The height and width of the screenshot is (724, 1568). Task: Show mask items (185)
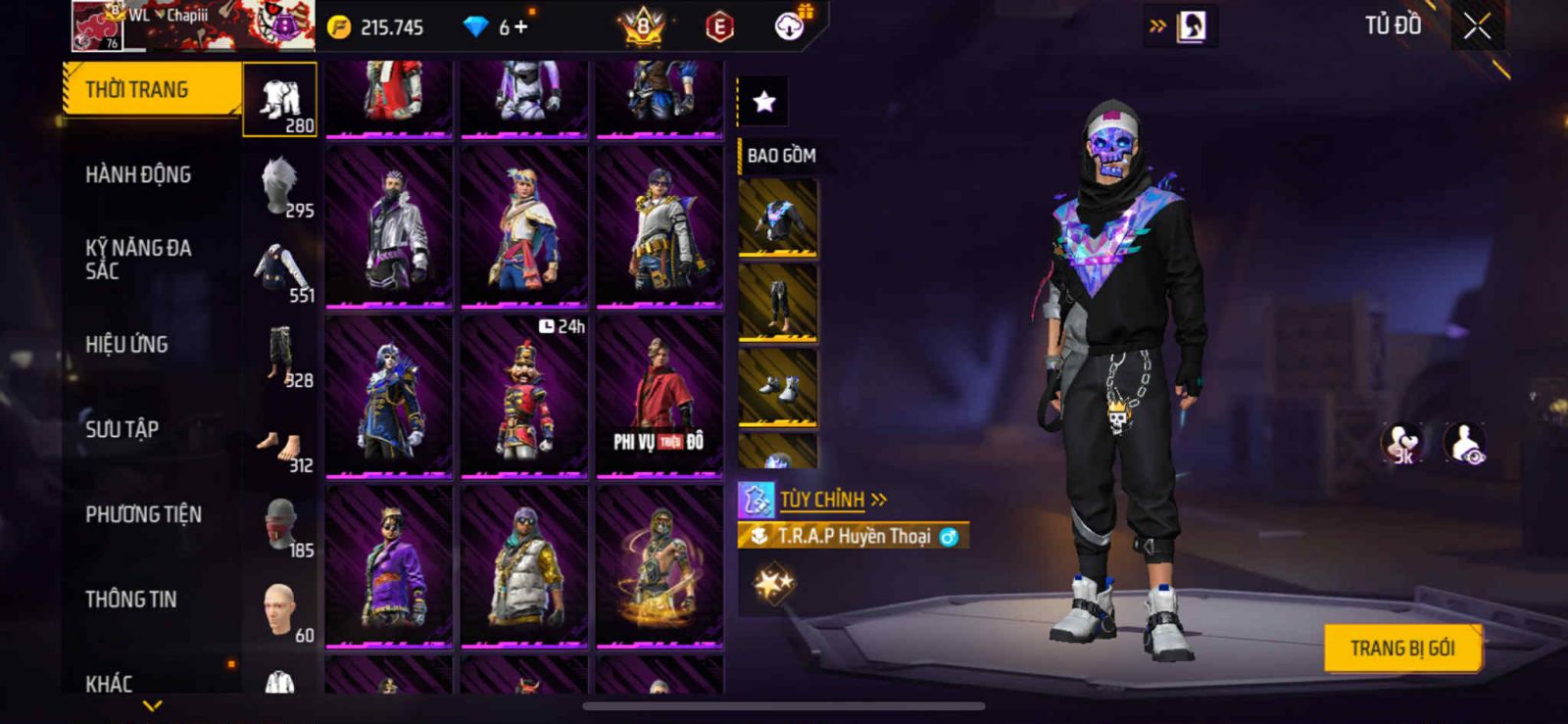[x=280, y=526]
